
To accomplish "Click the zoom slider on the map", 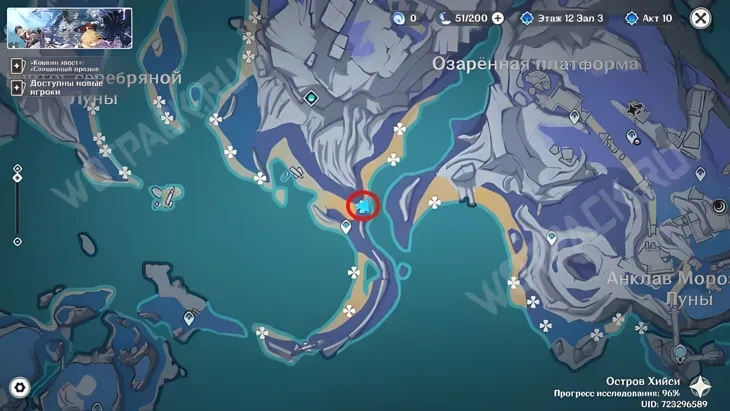I will pos(17,205).
